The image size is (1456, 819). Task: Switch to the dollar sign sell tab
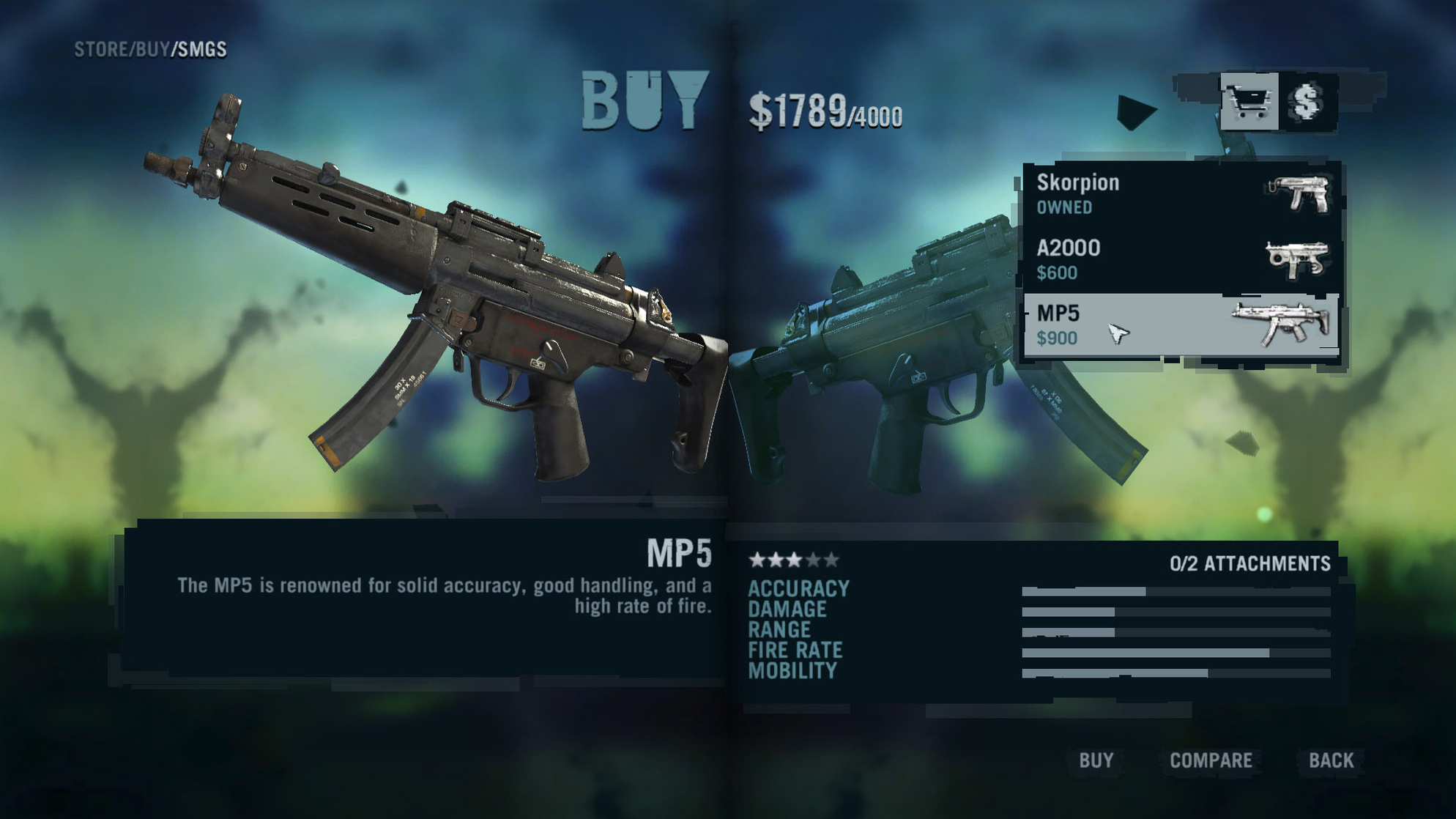click(x=1308, y=102)
